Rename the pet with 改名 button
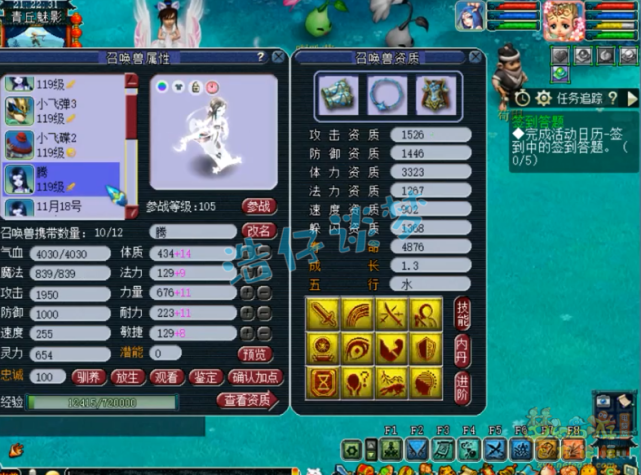Viewport: 641px width, 475px height. click(259, 230)
